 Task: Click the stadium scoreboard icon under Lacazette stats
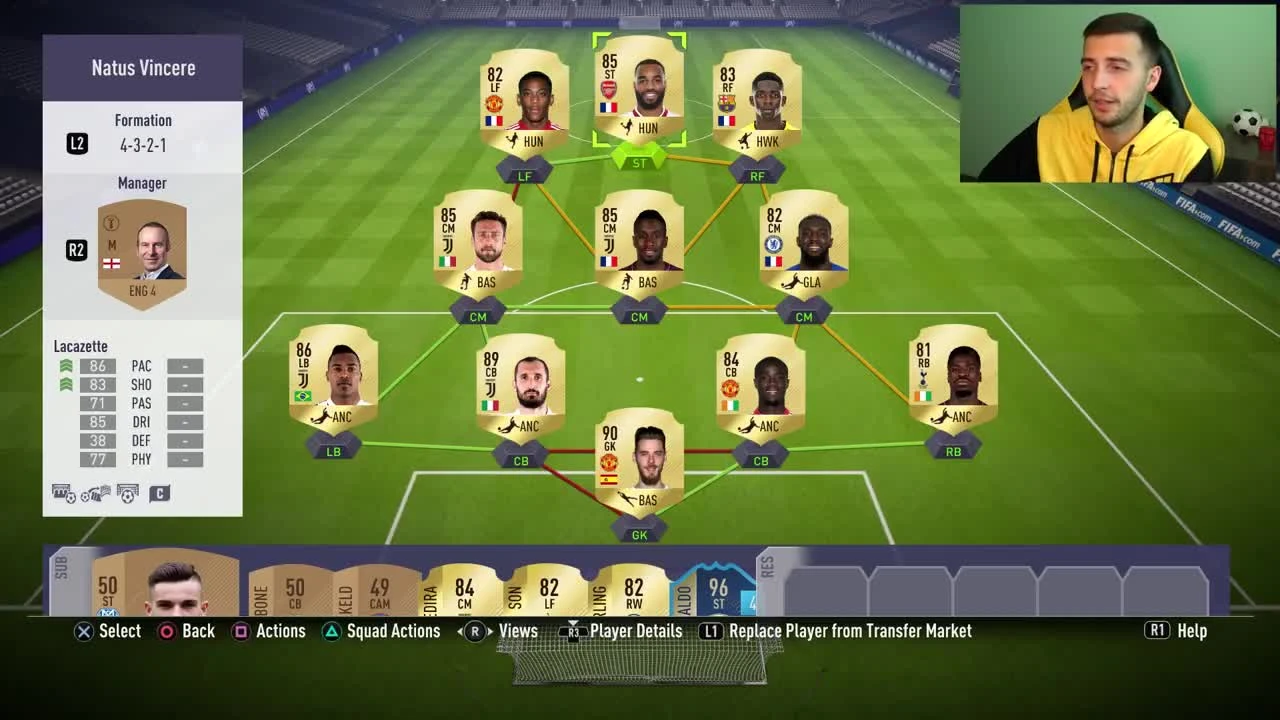click(x=62, y=493)
